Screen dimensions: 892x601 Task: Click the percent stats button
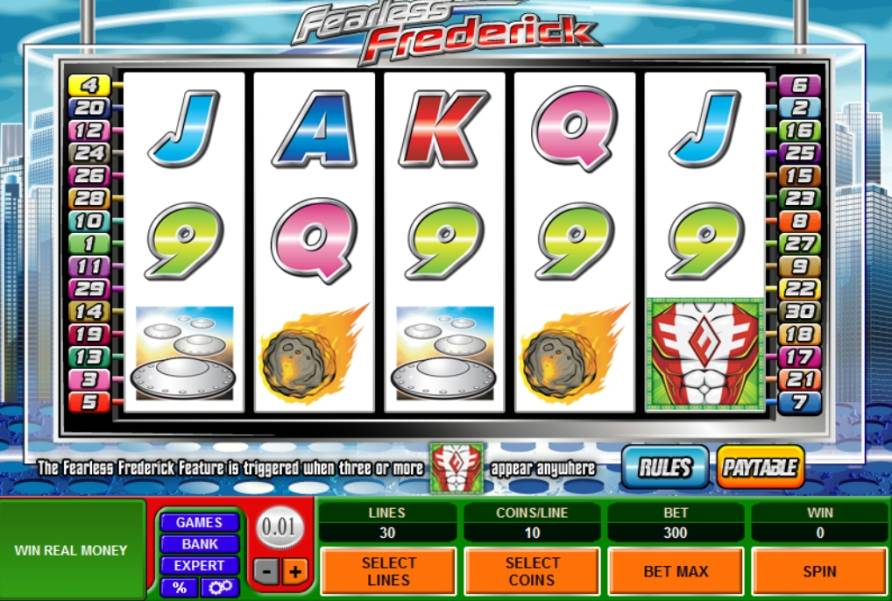179,587
